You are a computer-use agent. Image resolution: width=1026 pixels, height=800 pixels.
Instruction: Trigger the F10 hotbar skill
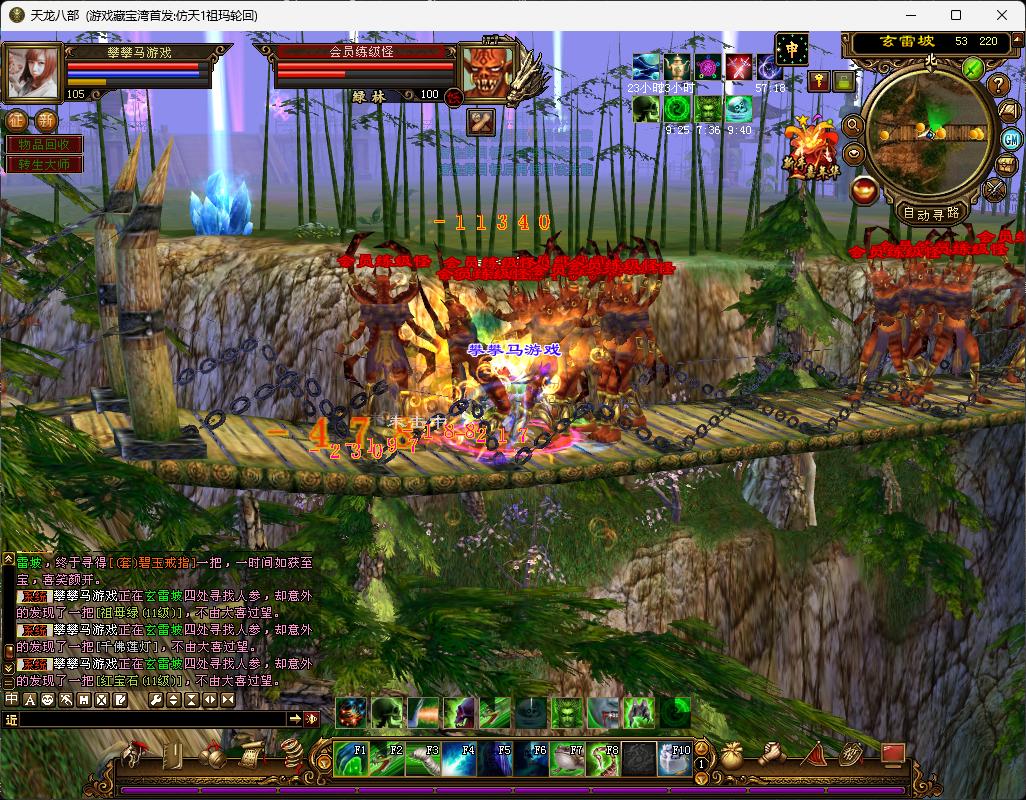point(675,759)
